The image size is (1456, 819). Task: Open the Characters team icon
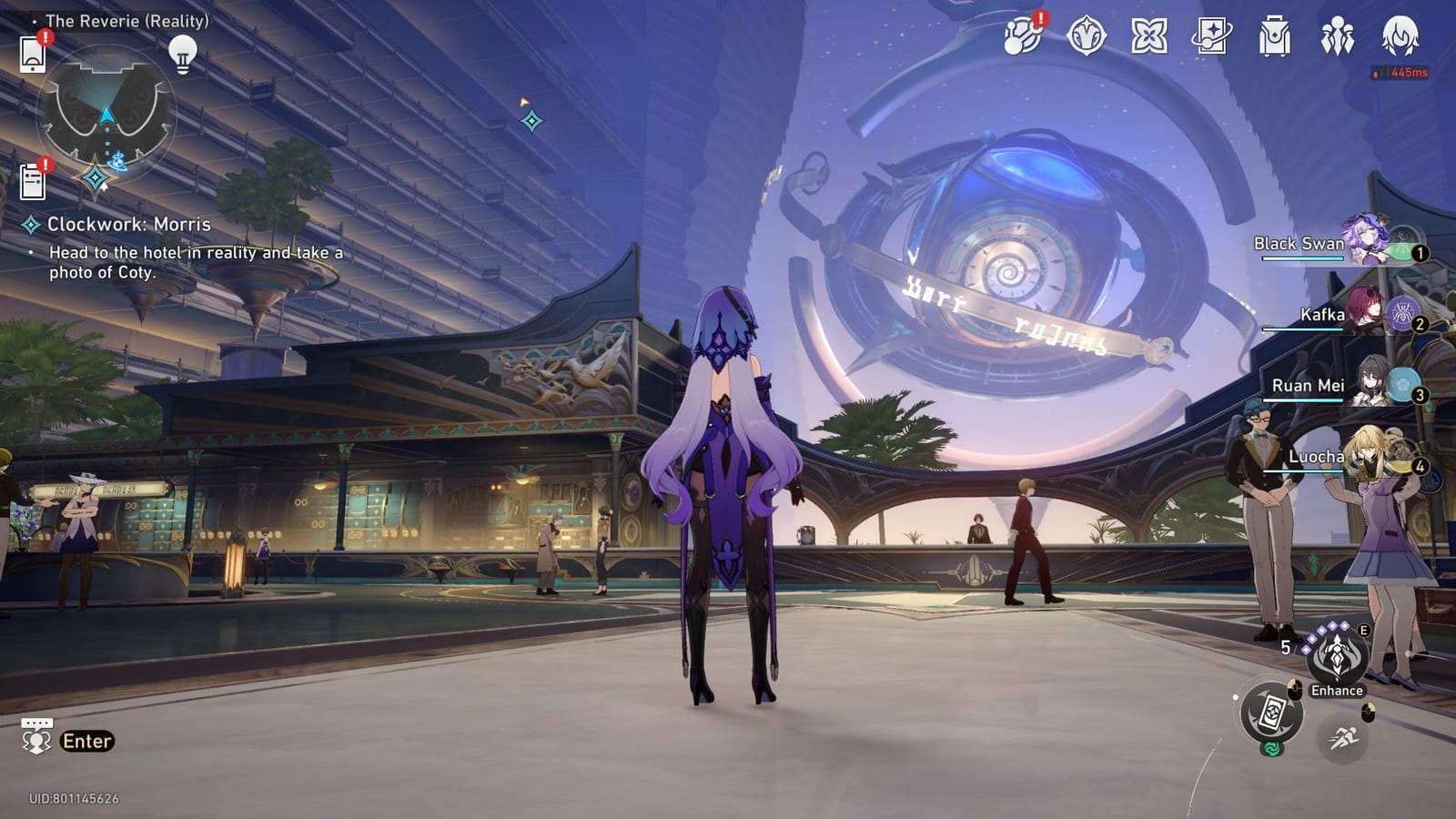pyautogui.click(x=1337, y=37)
